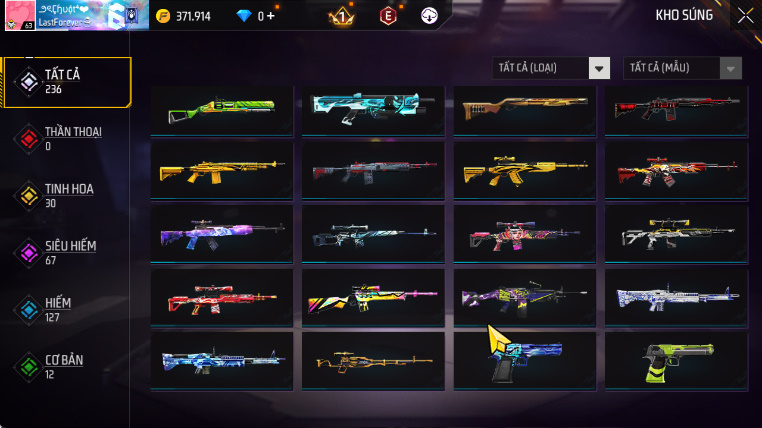Close the Kho Súng weapon vault
Screen dimensions: 762x428
pyautogui.click(x=745, y=15)
